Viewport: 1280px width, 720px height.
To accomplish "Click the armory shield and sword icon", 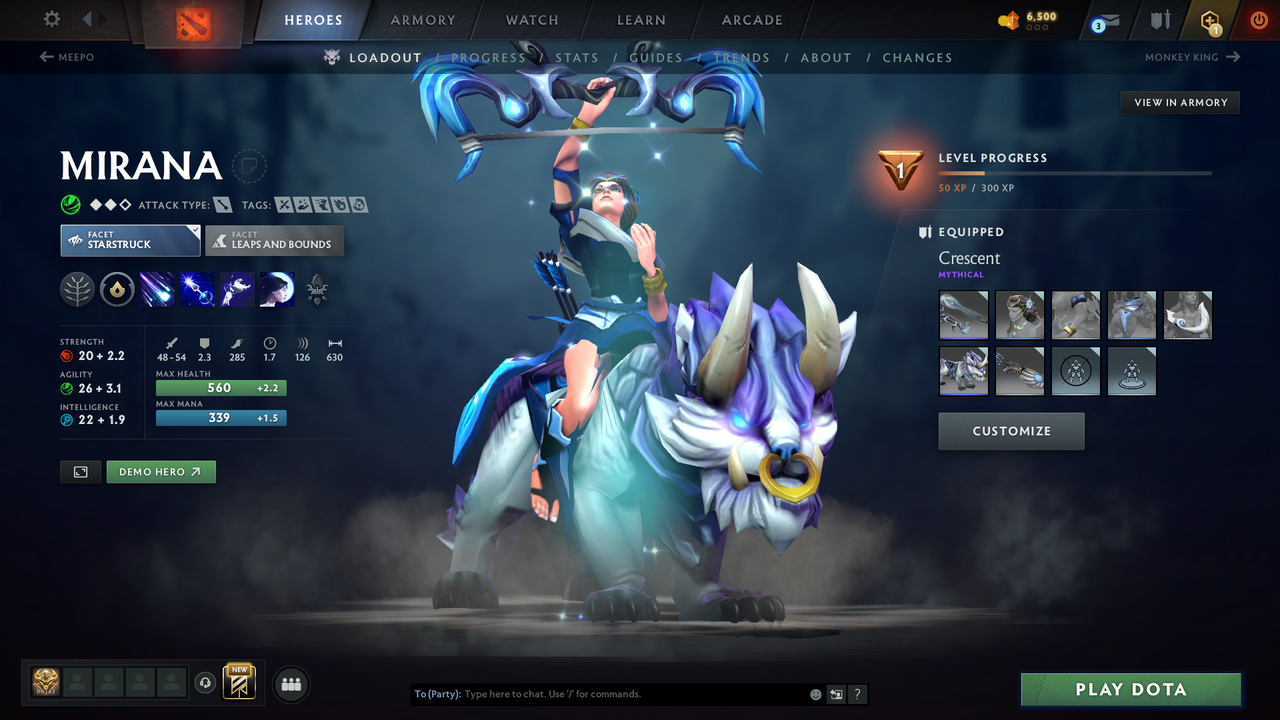I will (1160, 19).
